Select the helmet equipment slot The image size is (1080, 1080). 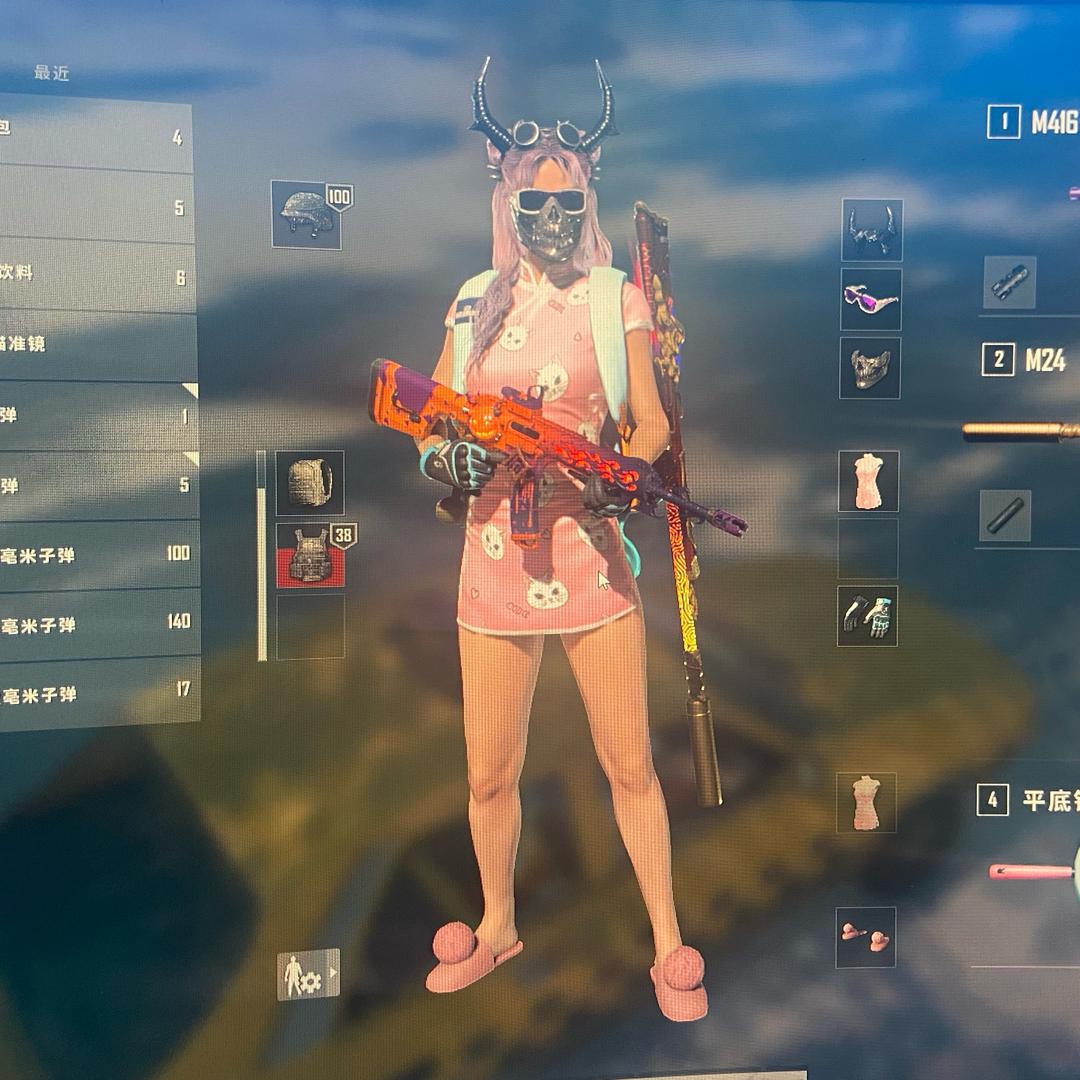[307, 215]
